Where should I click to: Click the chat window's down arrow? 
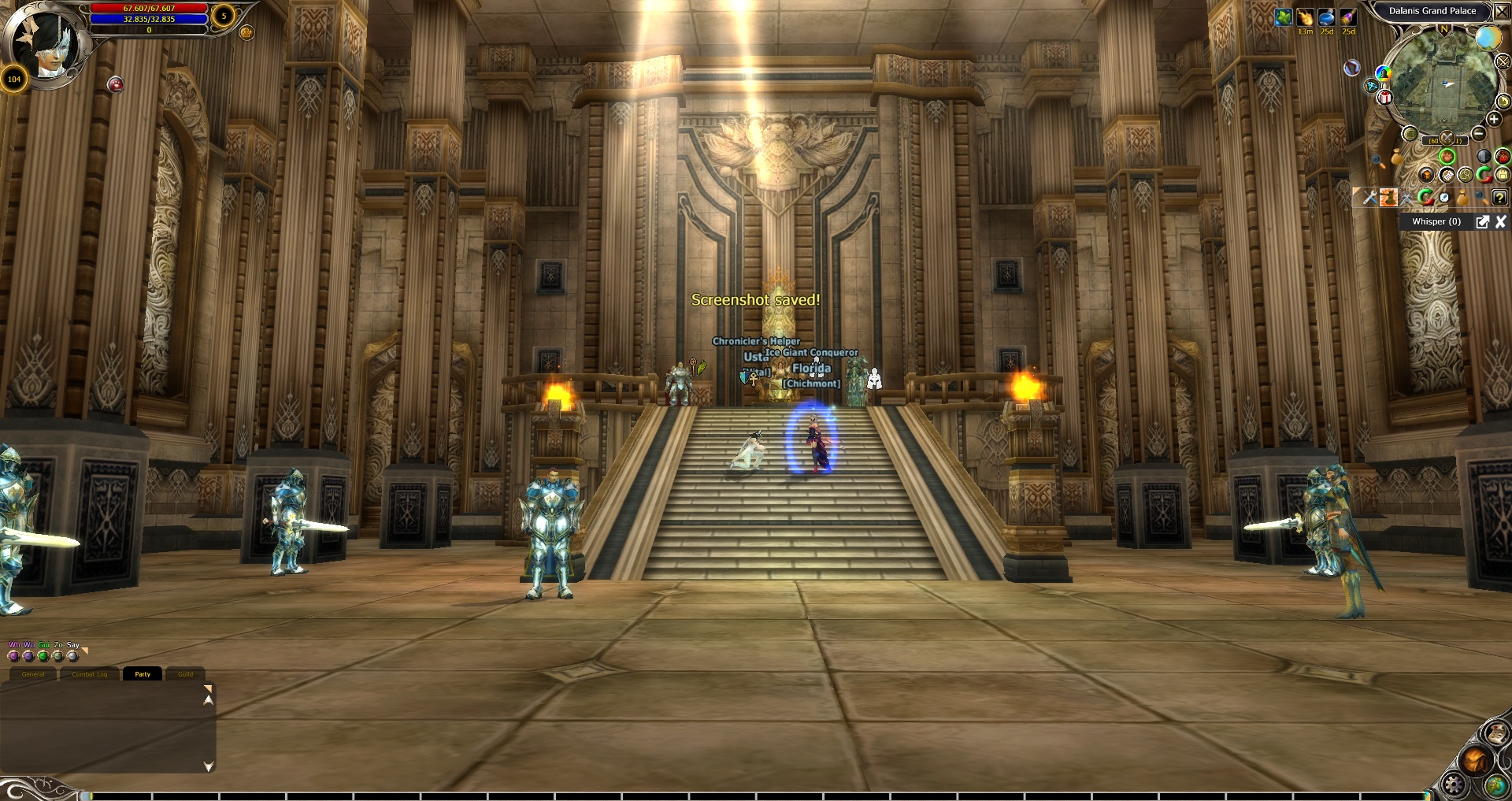[x=208, y=766]
